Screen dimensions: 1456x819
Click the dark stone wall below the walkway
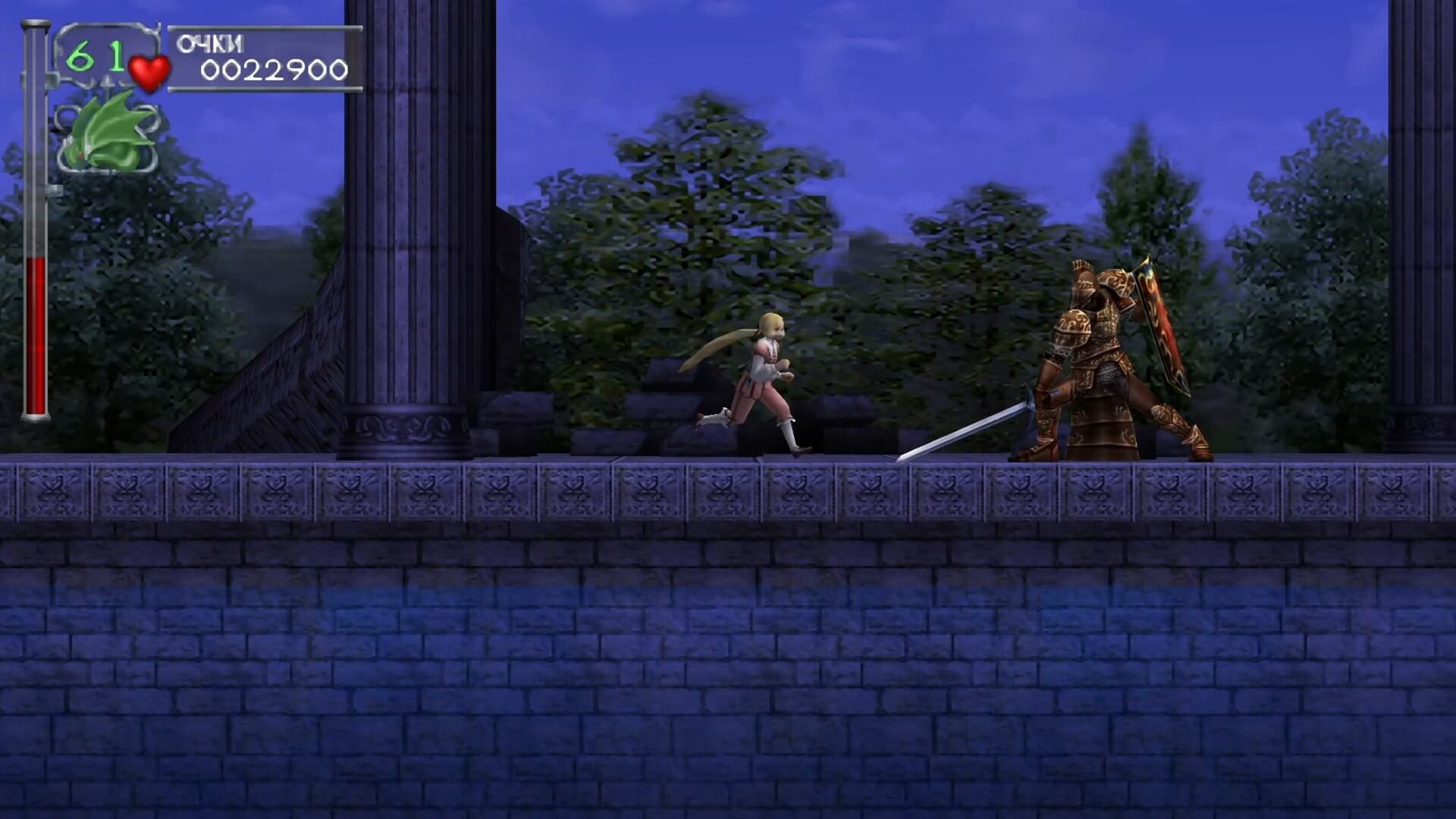pos(728,660)
